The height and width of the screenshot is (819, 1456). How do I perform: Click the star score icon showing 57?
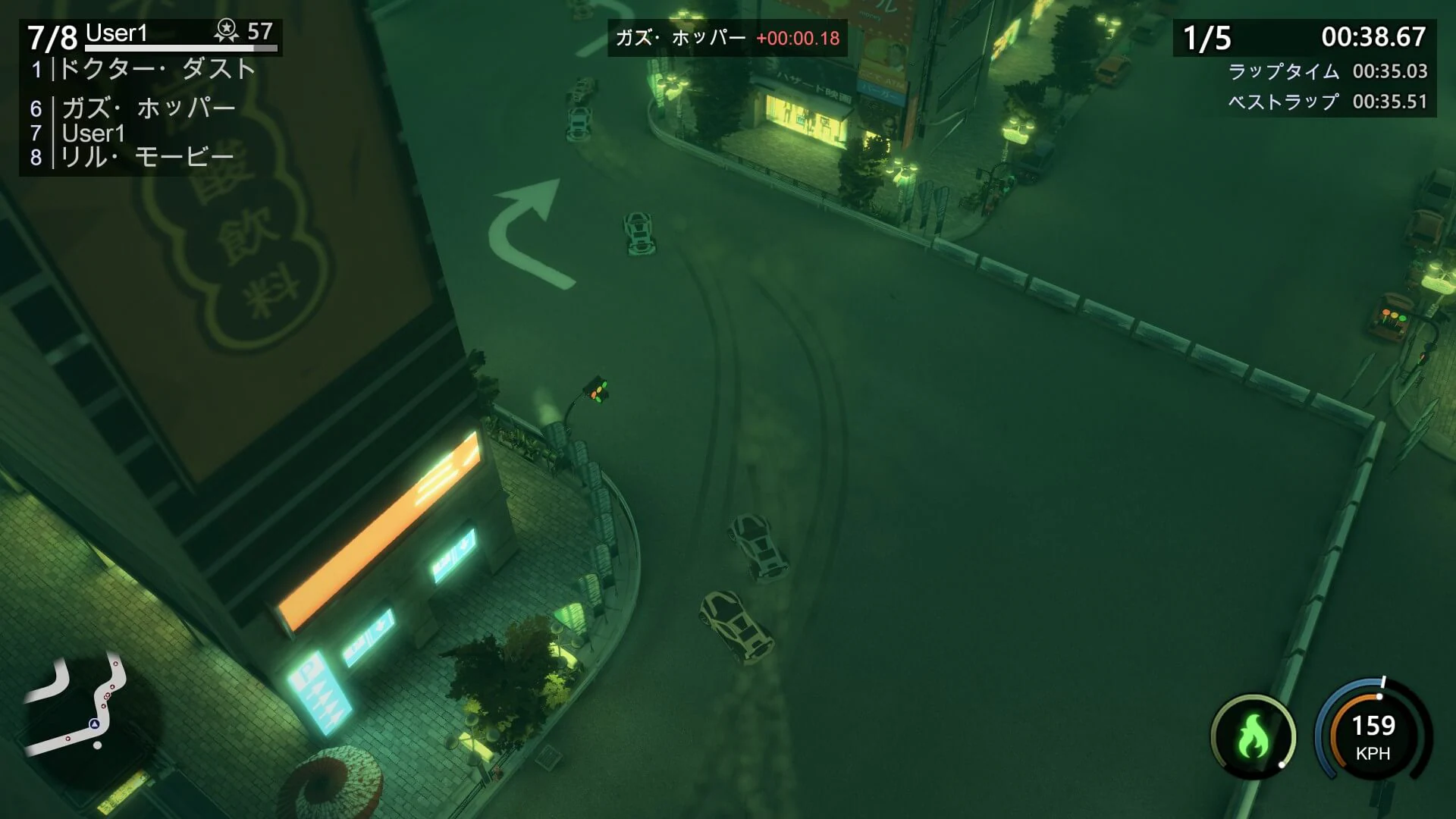225,30
